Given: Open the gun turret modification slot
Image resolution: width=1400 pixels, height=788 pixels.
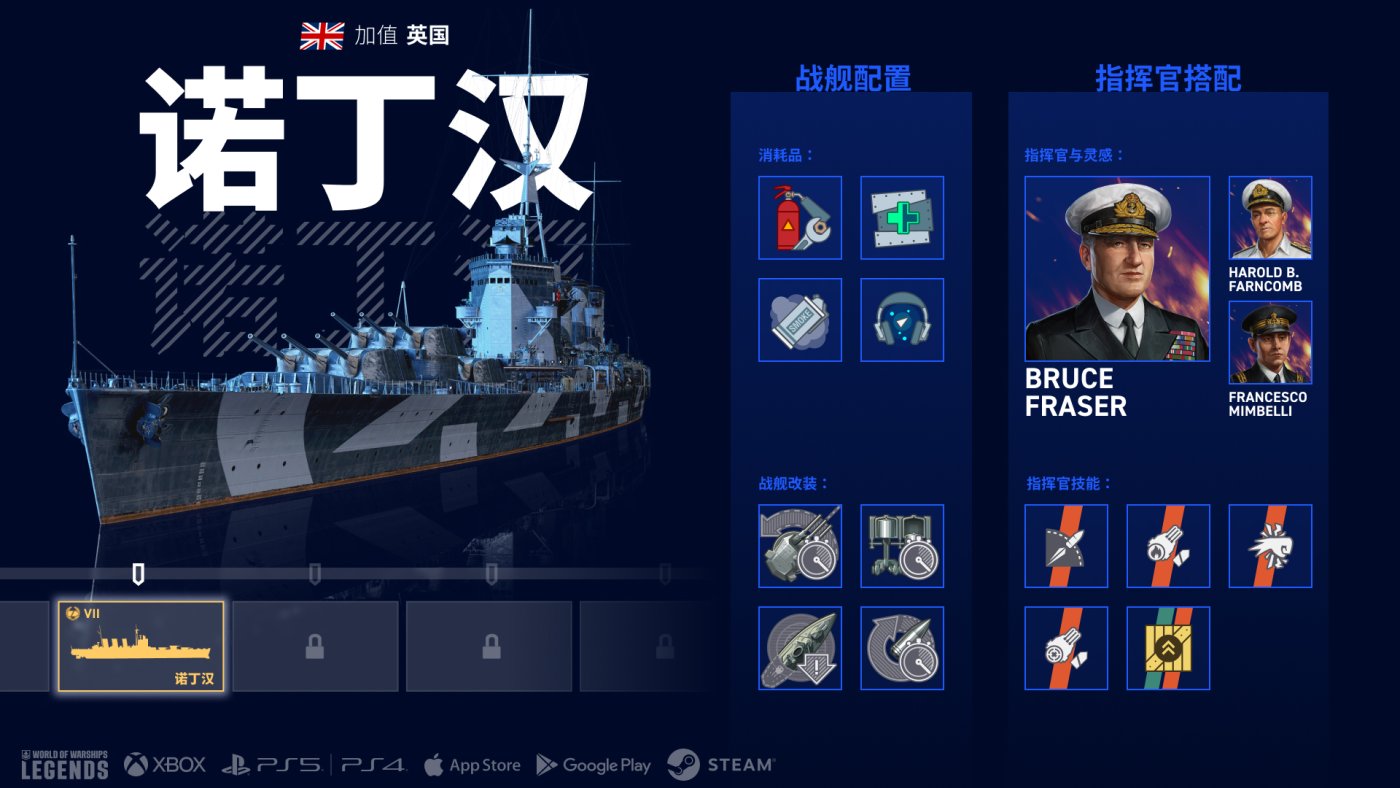Looking at the screenshot, I should 800,546.
